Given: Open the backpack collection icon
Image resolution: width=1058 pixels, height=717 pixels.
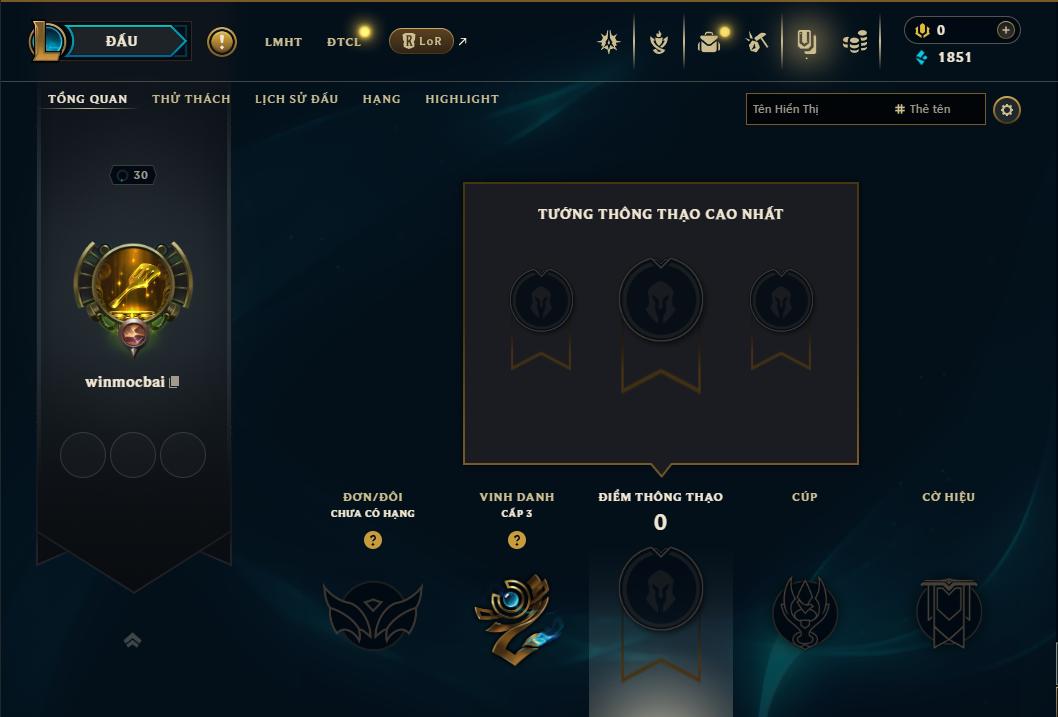Looking at the screenshot, I should tap(709, 42).
